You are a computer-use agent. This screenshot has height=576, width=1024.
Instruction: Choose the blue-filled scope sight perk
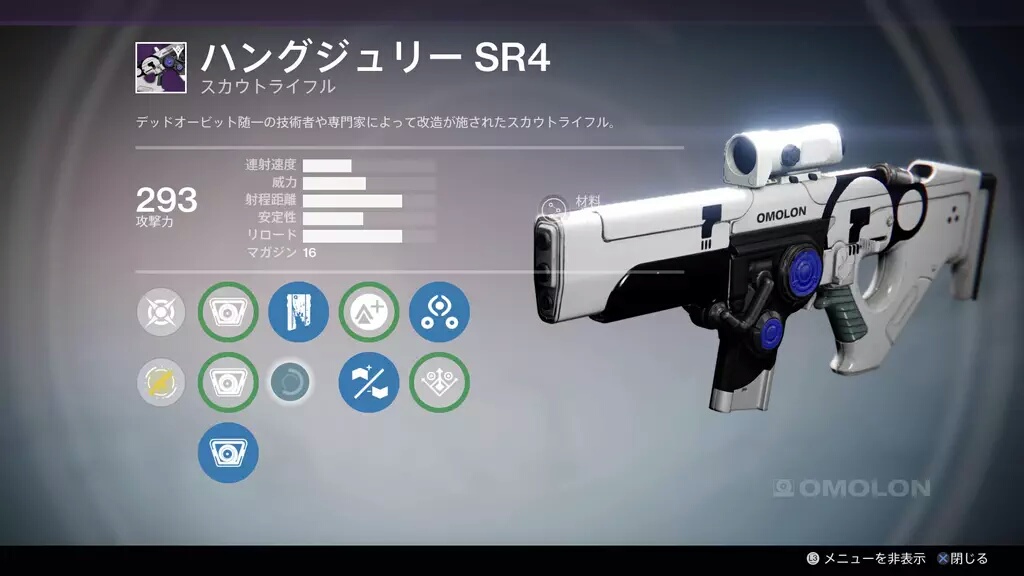[228, 452]
